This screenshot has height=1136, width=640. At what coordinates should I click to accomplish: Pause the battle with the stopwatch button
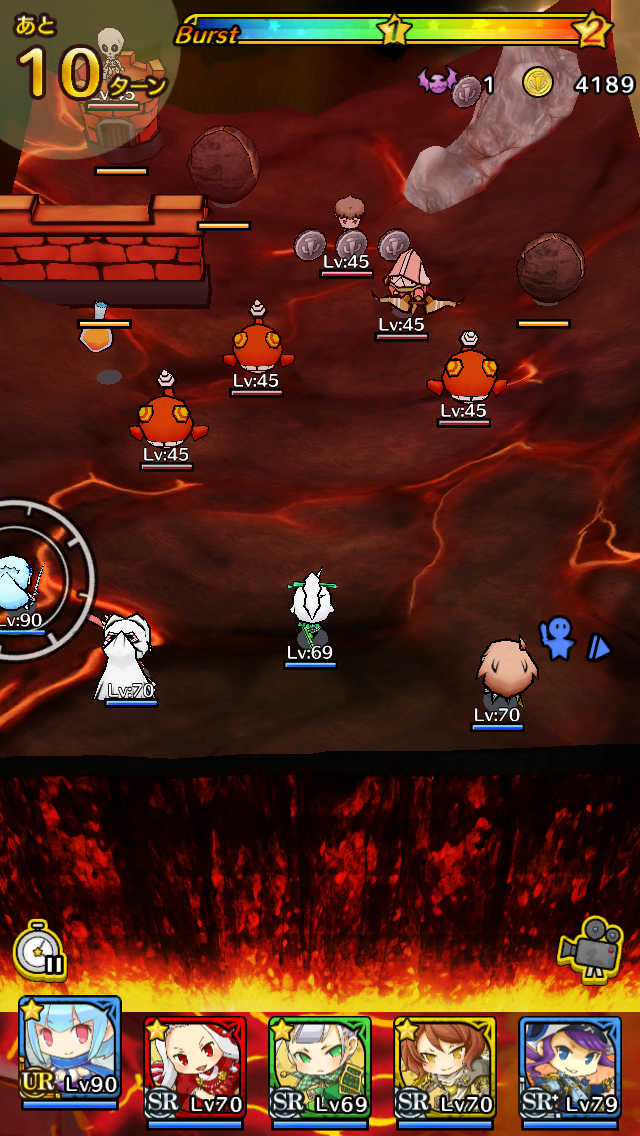click(x=40, y=950)
